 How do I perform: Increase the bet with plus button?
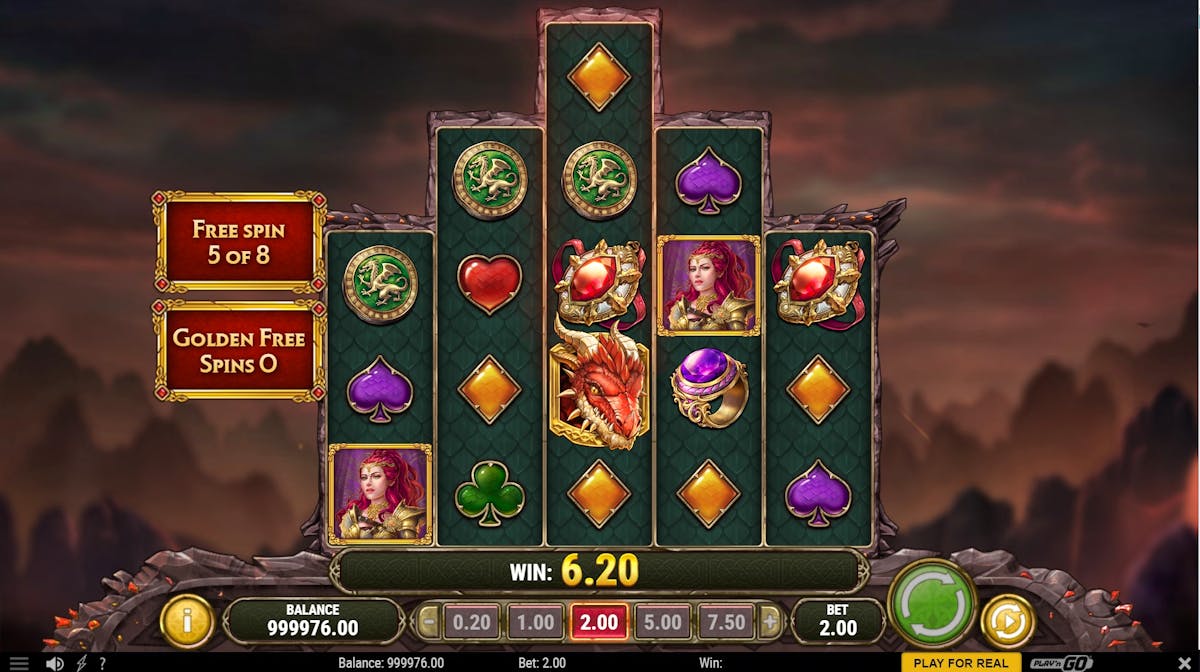(x=769, y=622)
